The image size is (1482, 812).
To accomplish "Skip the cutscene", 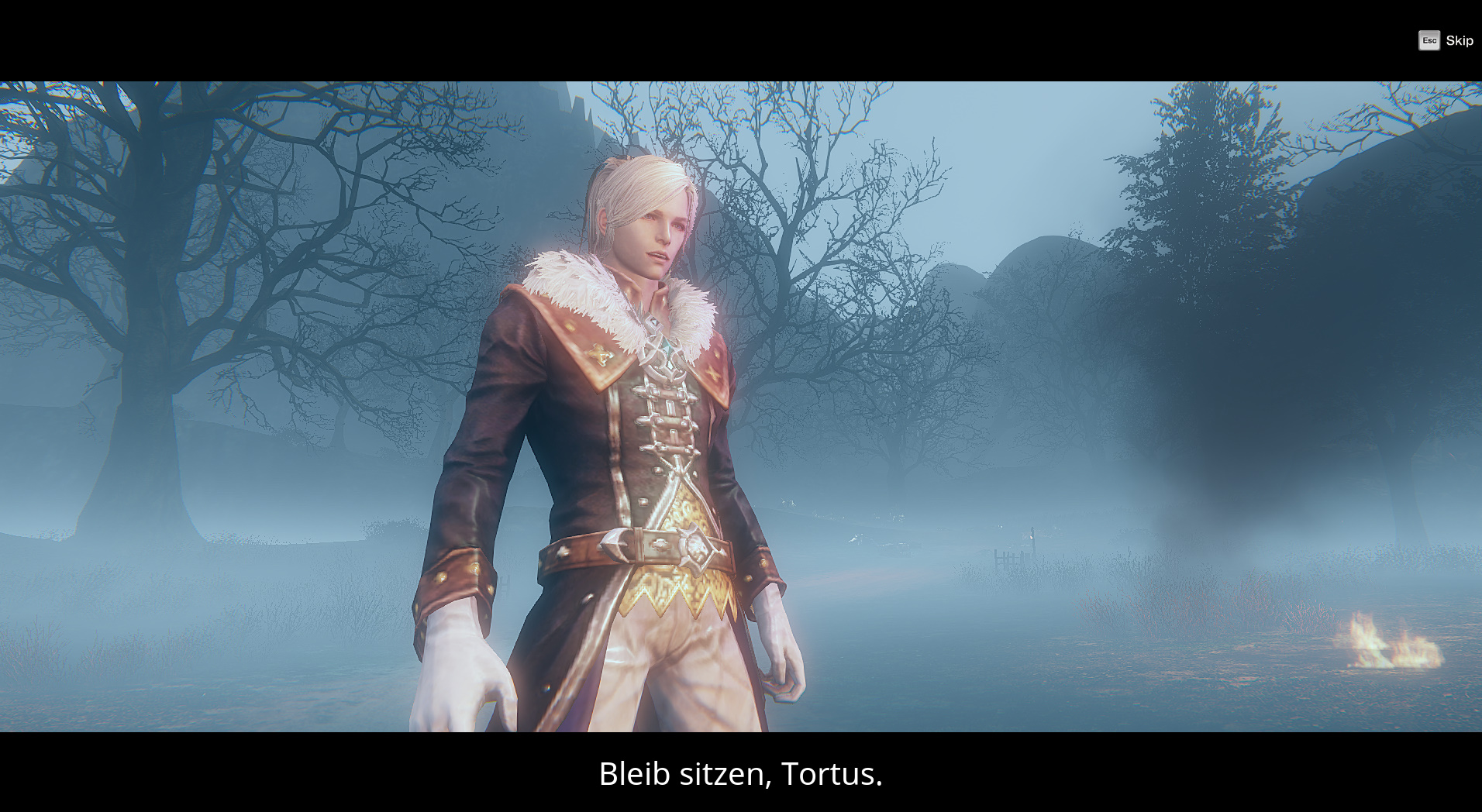I will [x=1446, y=40].
